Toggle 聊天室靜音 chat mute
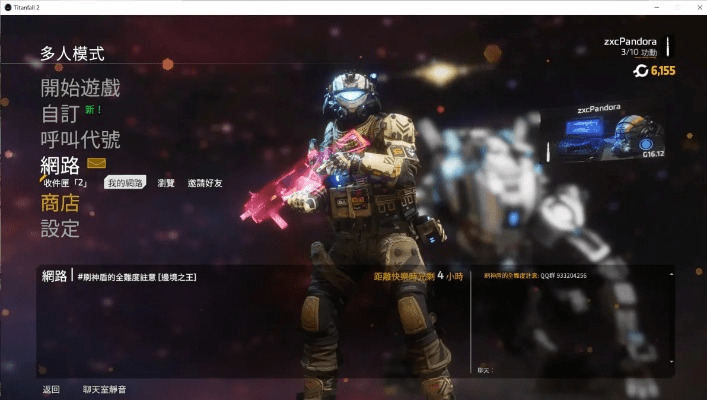707x400 pixels. coord(104,389)
